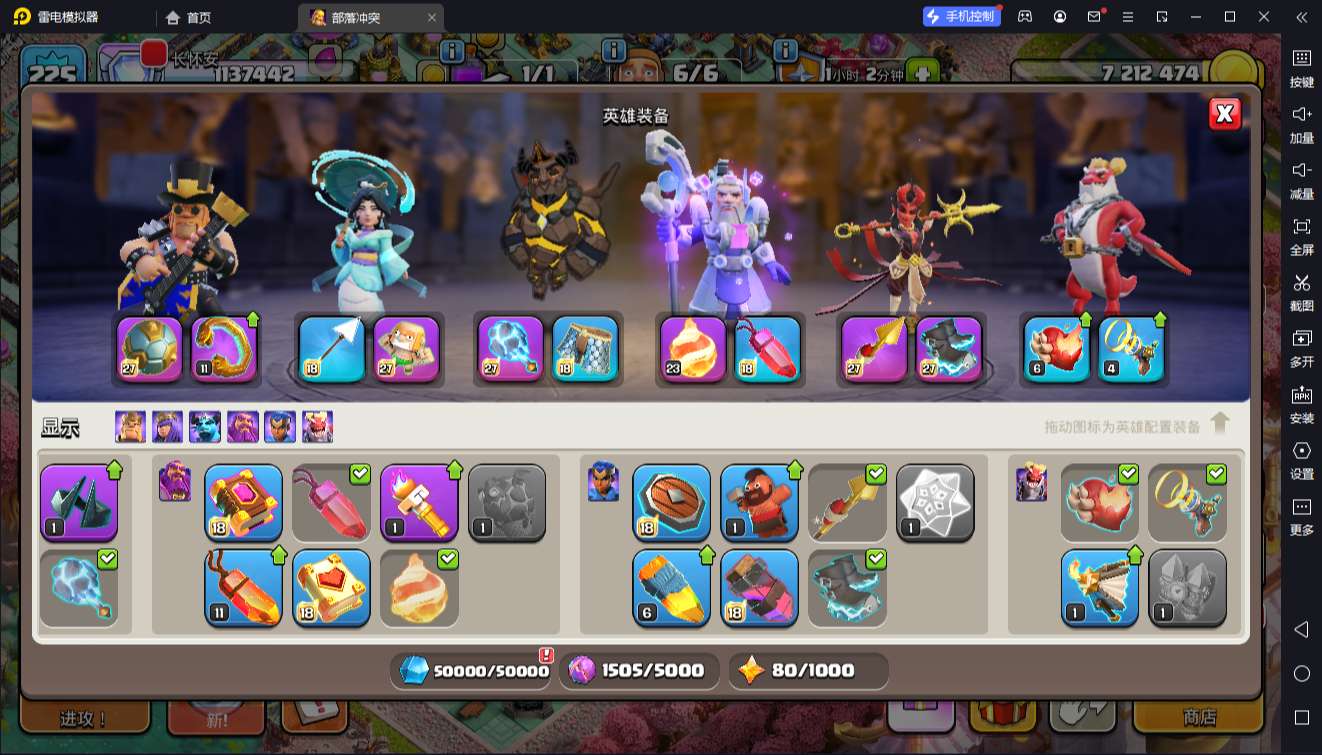The height and width of the screenshot is (755, 1322).
Task: Select the round wooden shield equipment
Action: coord(671,502)
